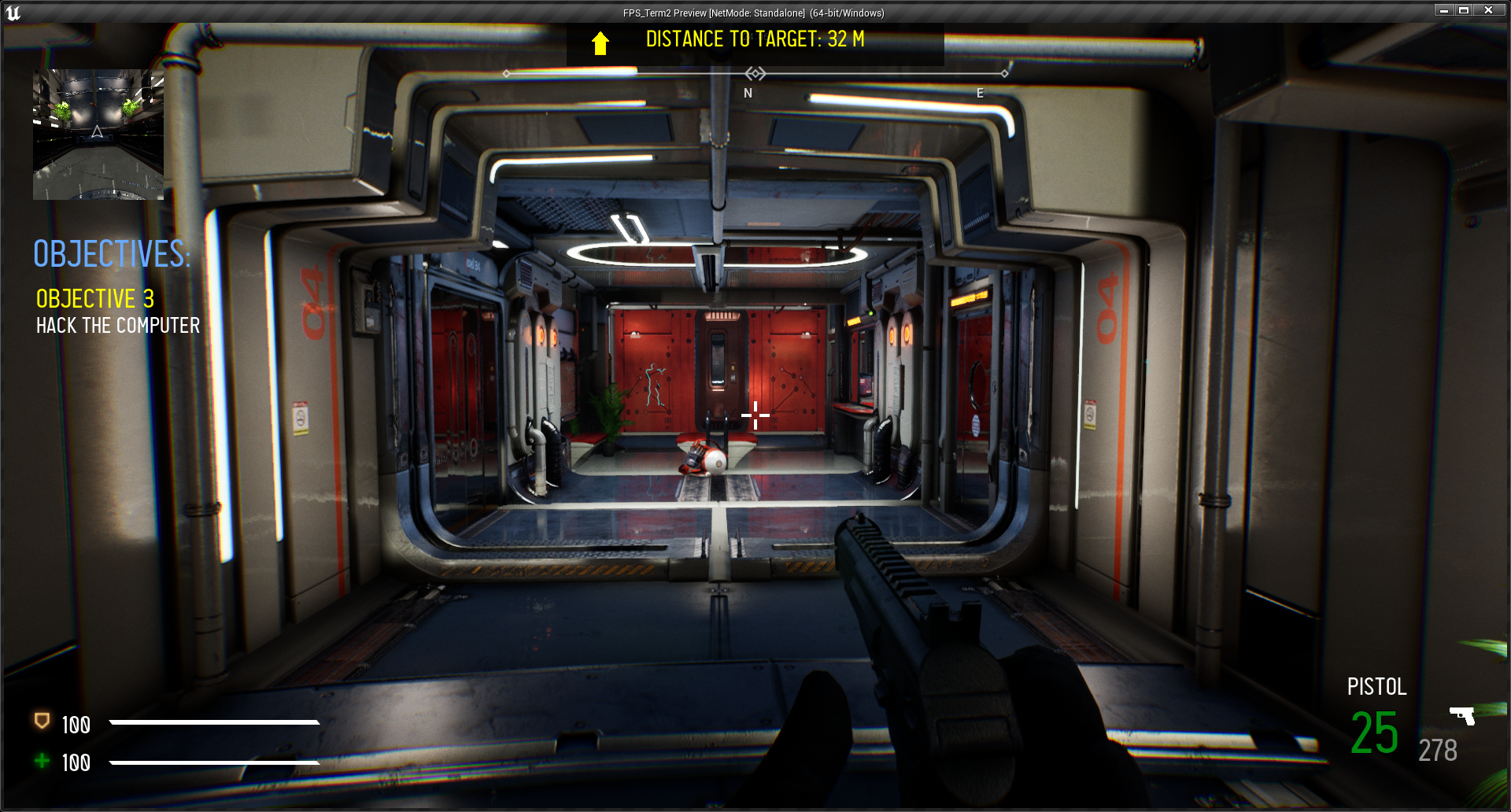
Task: Click the minimap in the corner
Action: pos(98,135)
